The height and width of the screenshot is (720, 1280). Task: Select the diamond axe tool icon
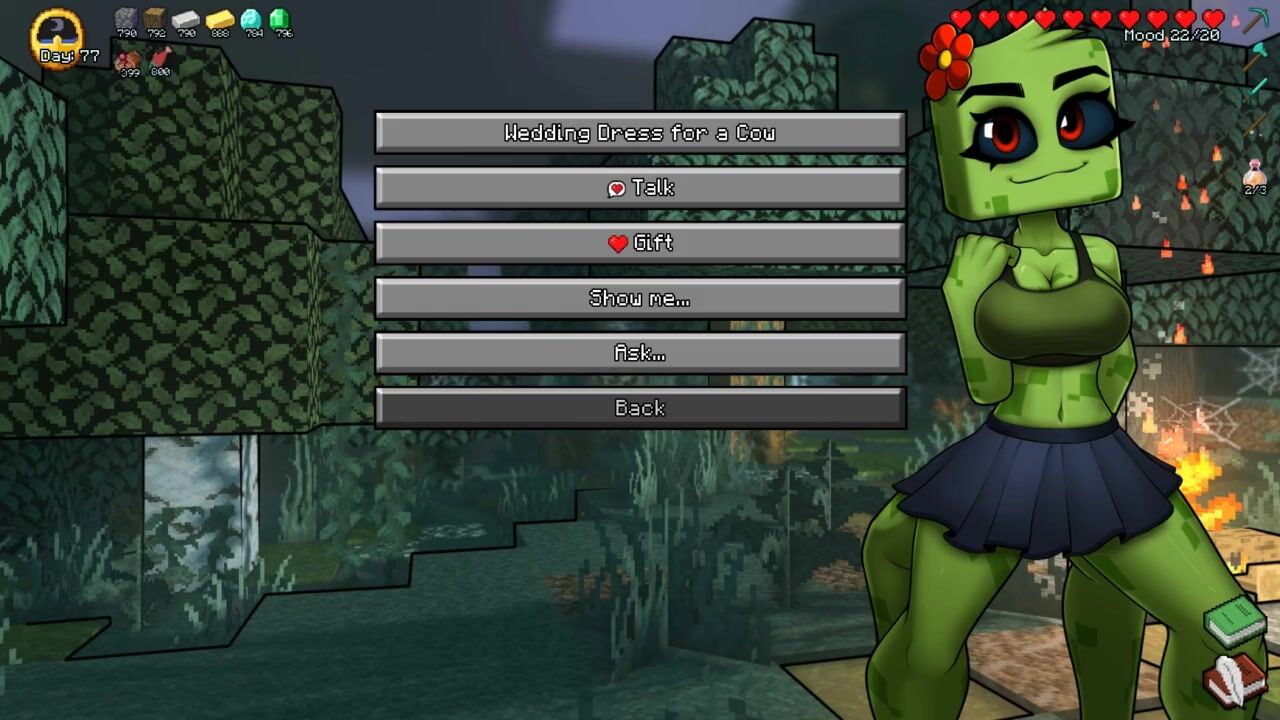tap(1256, 57)
